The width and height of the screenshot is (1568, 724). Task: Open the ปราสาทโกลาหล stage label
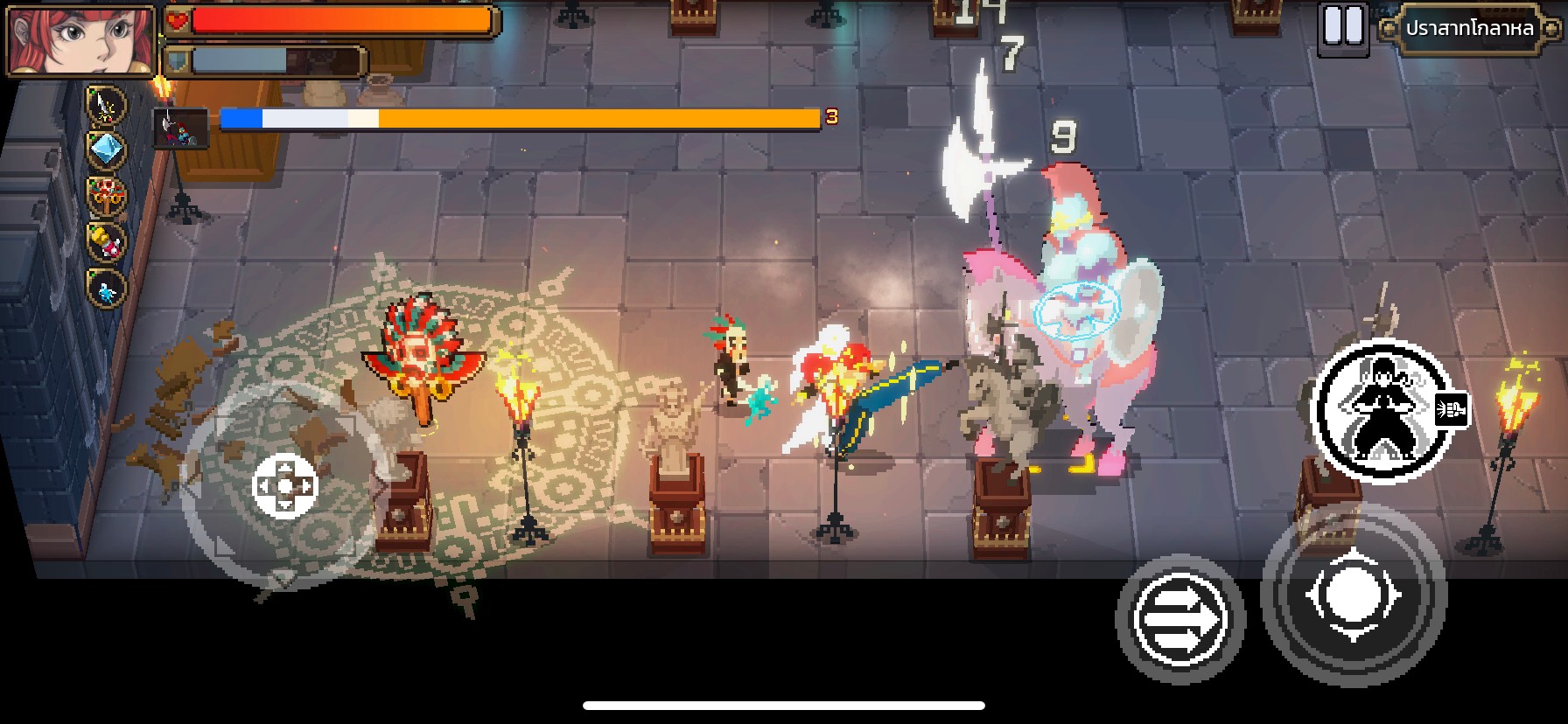click(x=1469, y=29)
